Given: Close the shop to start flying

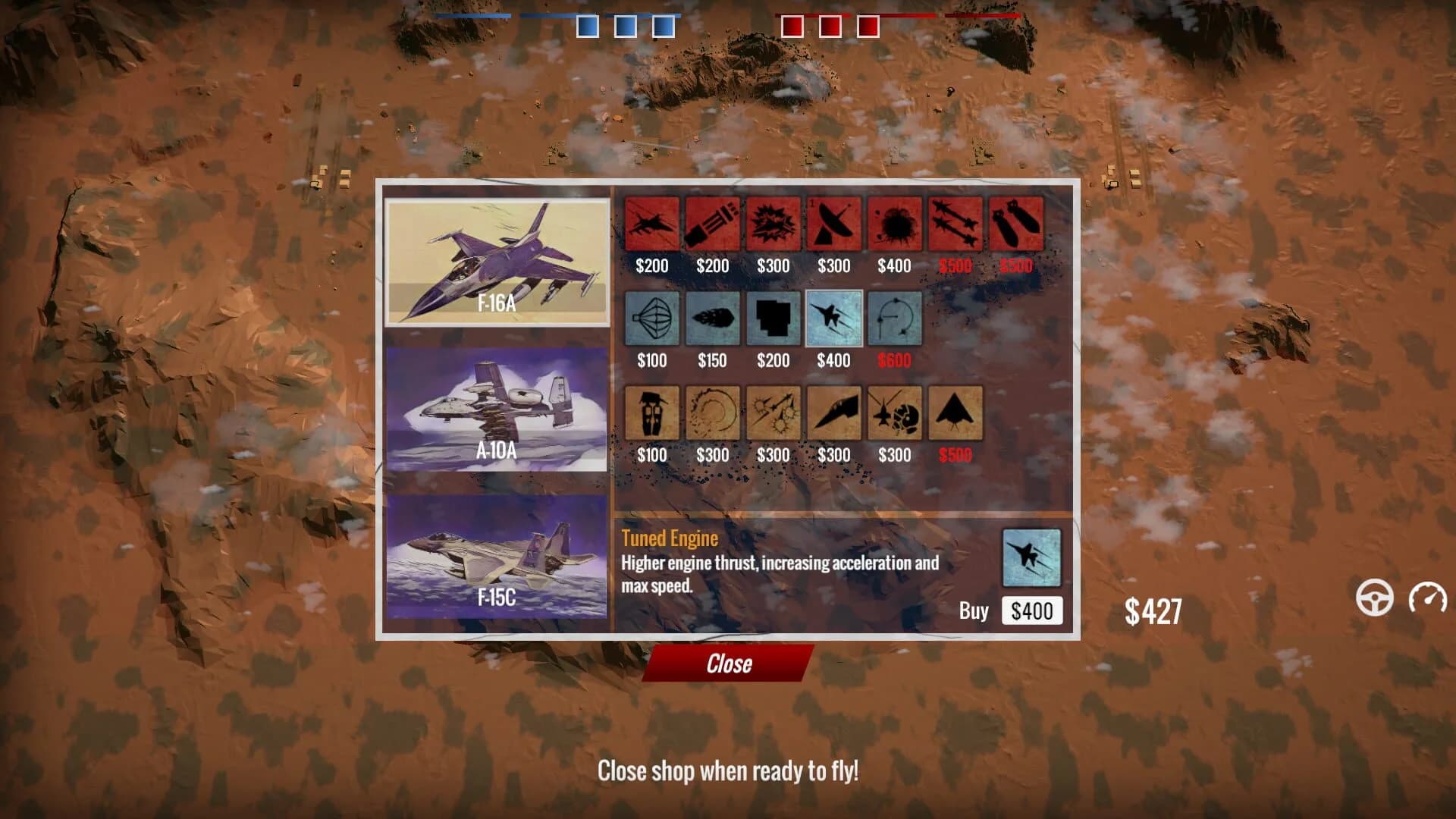Looking at the screenshot, I should 728,664.
